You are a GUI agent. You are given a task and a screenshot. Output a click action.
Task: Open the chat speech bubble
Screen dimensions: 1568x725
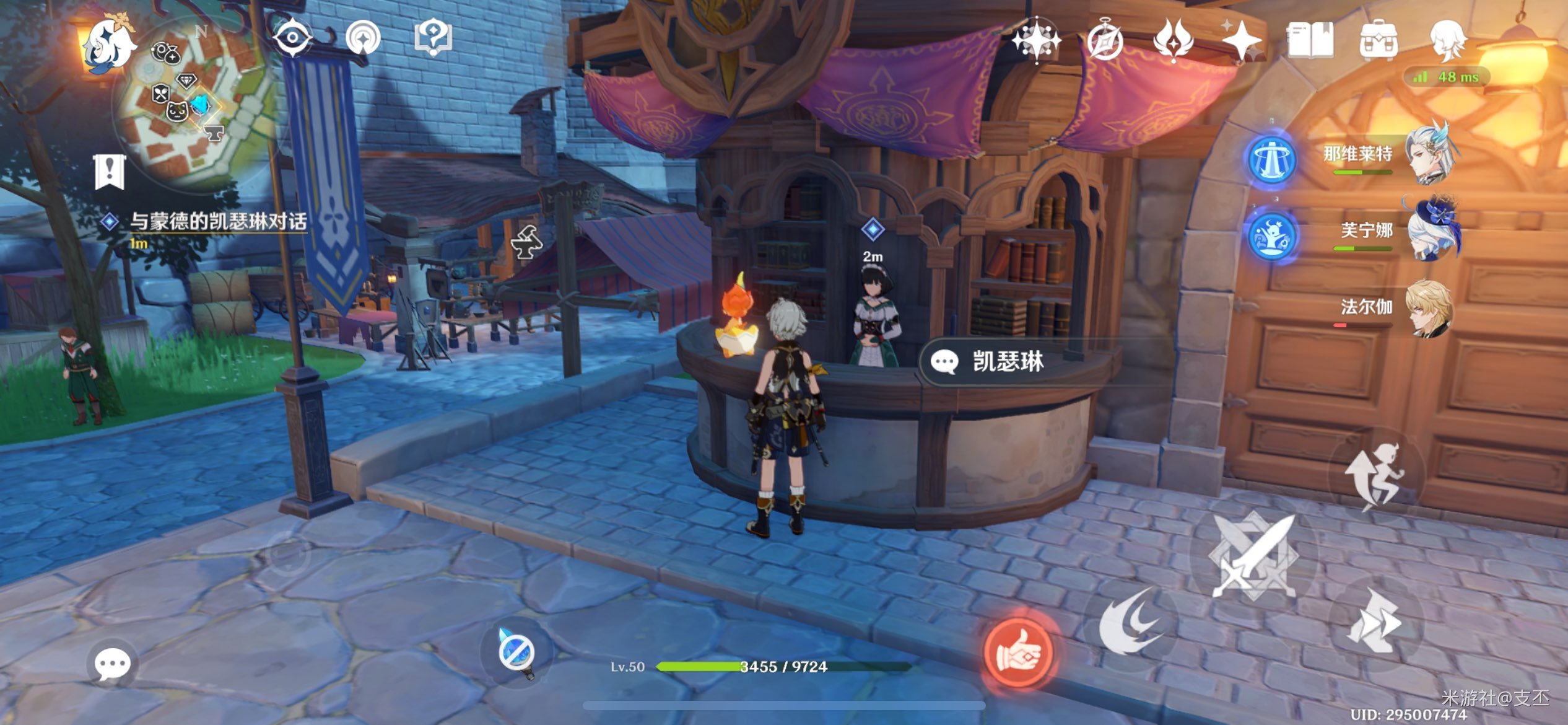click(x=112, y=665)
